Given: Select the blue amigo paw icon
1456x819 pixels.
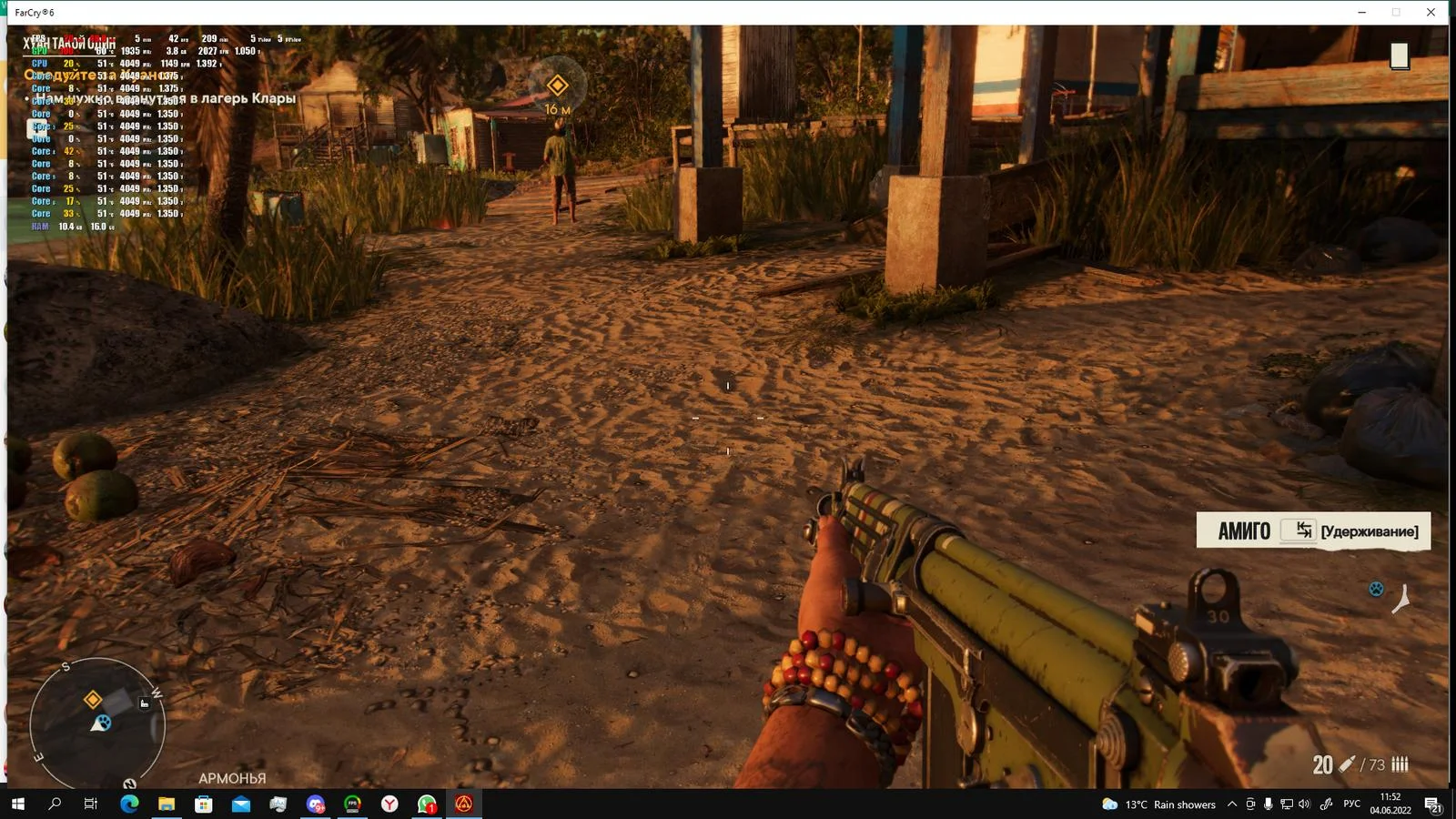Looking at the screenshot, I should [1376, 589].
